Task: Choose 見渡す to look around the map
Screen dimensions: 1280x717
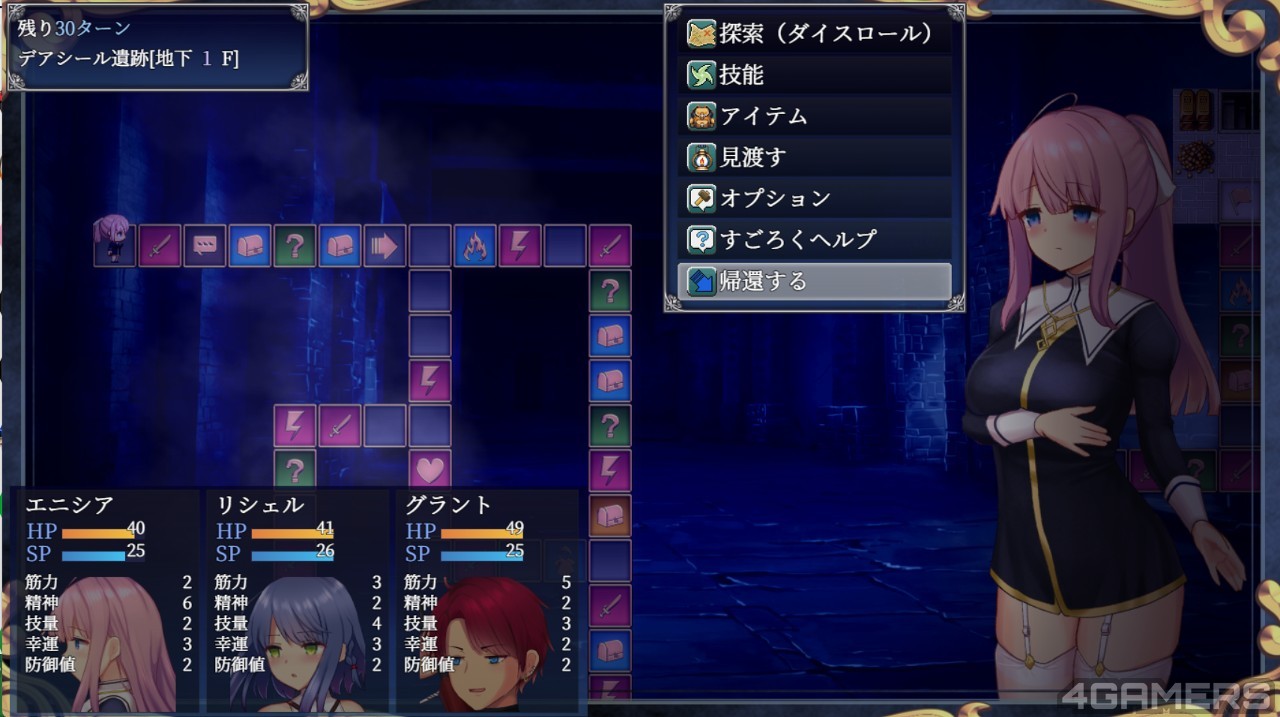Action: 814,157
